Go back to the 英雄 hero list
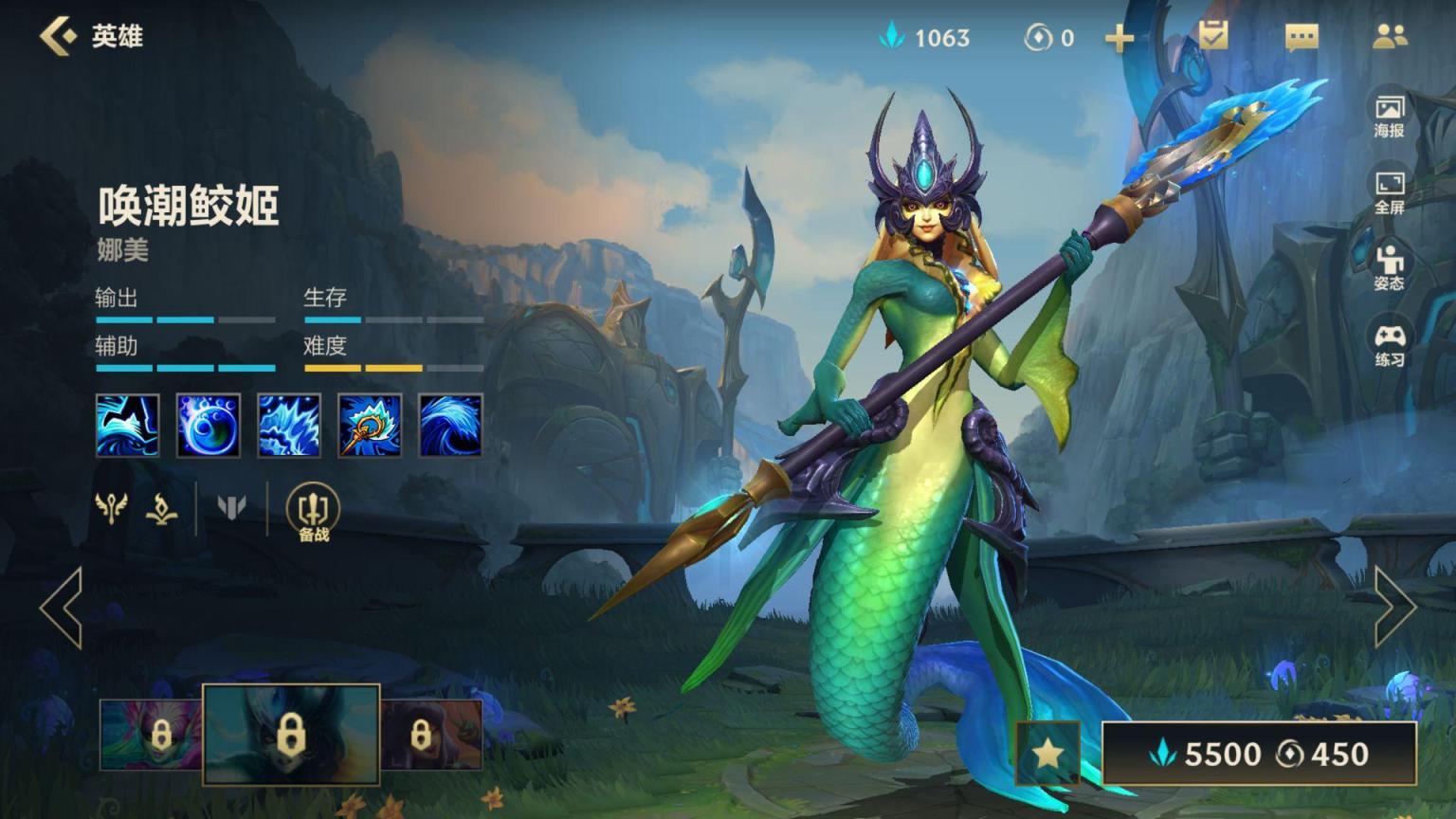Image resolution: width=1456 pixels, height=819 pixels. (59, 36)
